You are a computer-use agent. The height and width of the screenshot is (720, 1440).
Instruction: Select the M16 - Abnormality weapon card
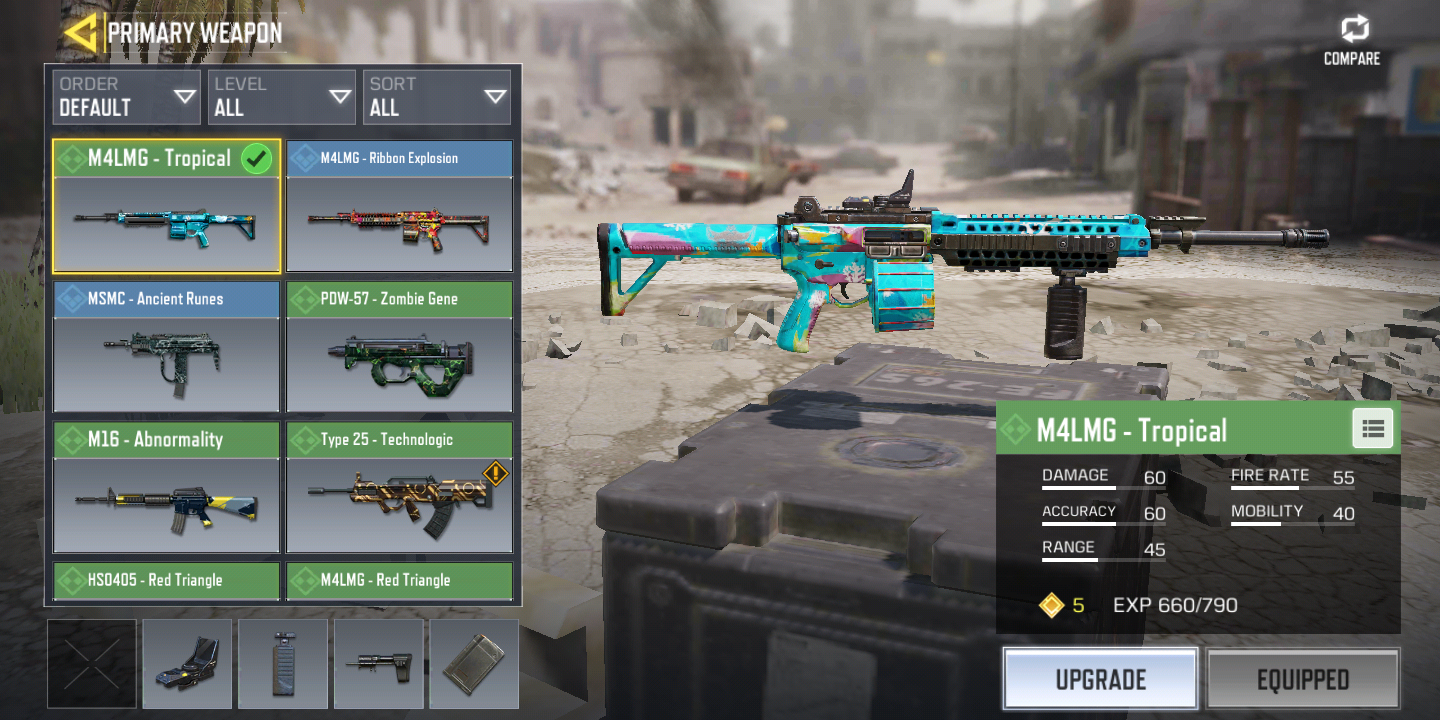point(166,487)
